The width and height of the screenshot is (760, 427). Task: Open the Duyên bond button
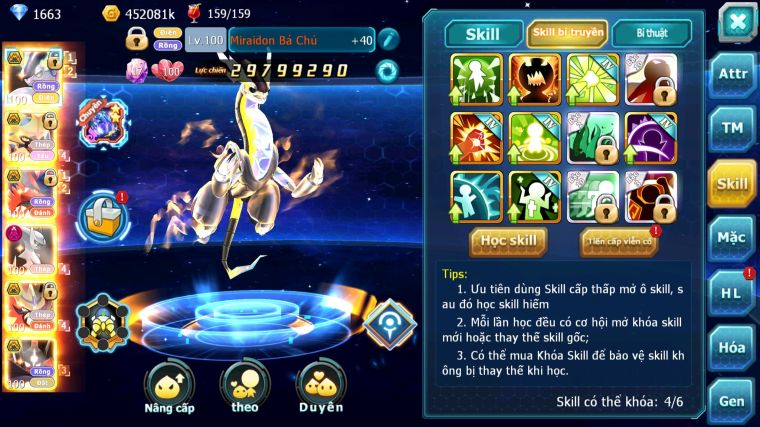322,387
